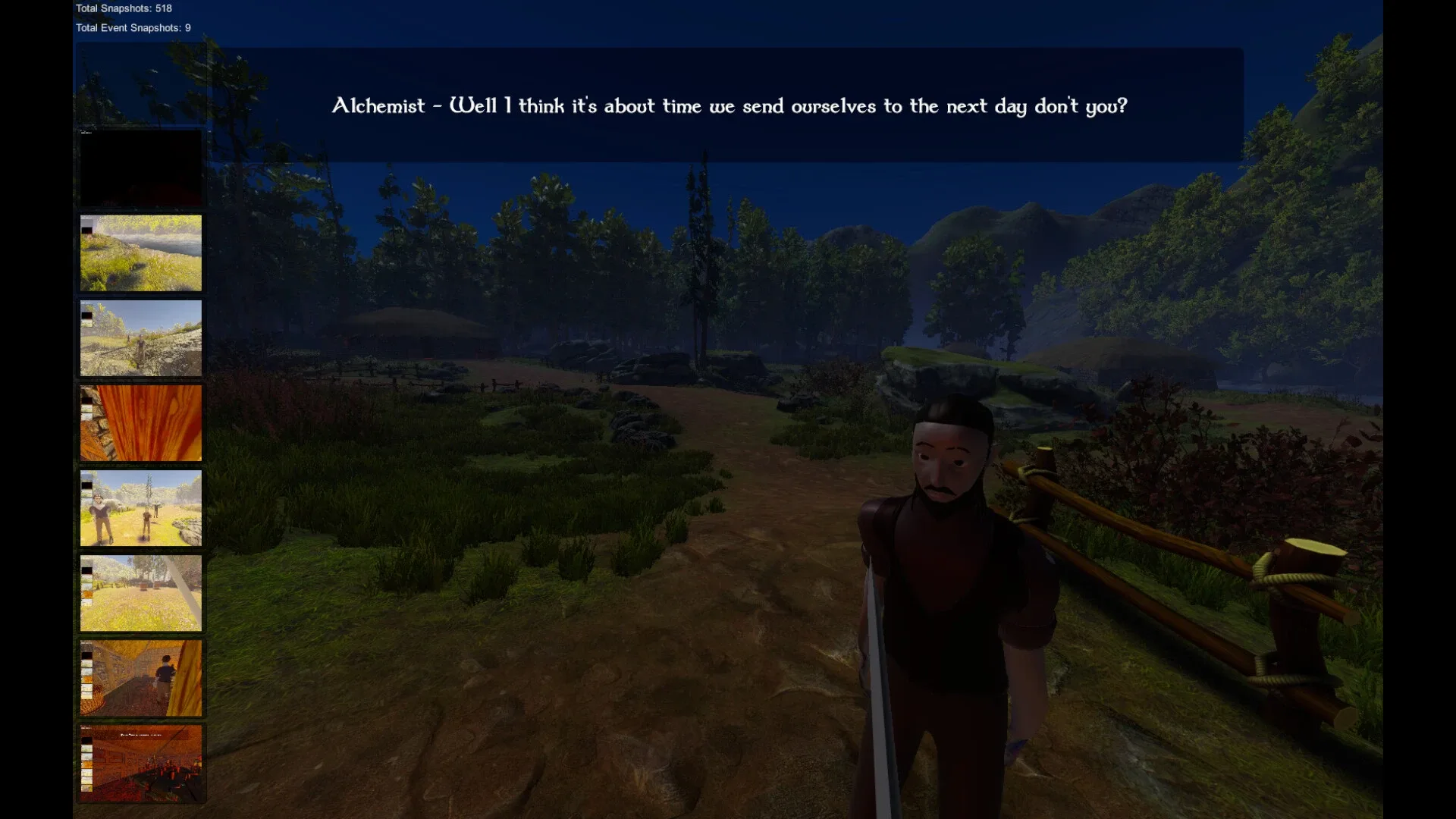Click the uppermost mini icon in the tent interior snapshot
Viewport: 1456px width, 819px height.
(x=86, y=646)
